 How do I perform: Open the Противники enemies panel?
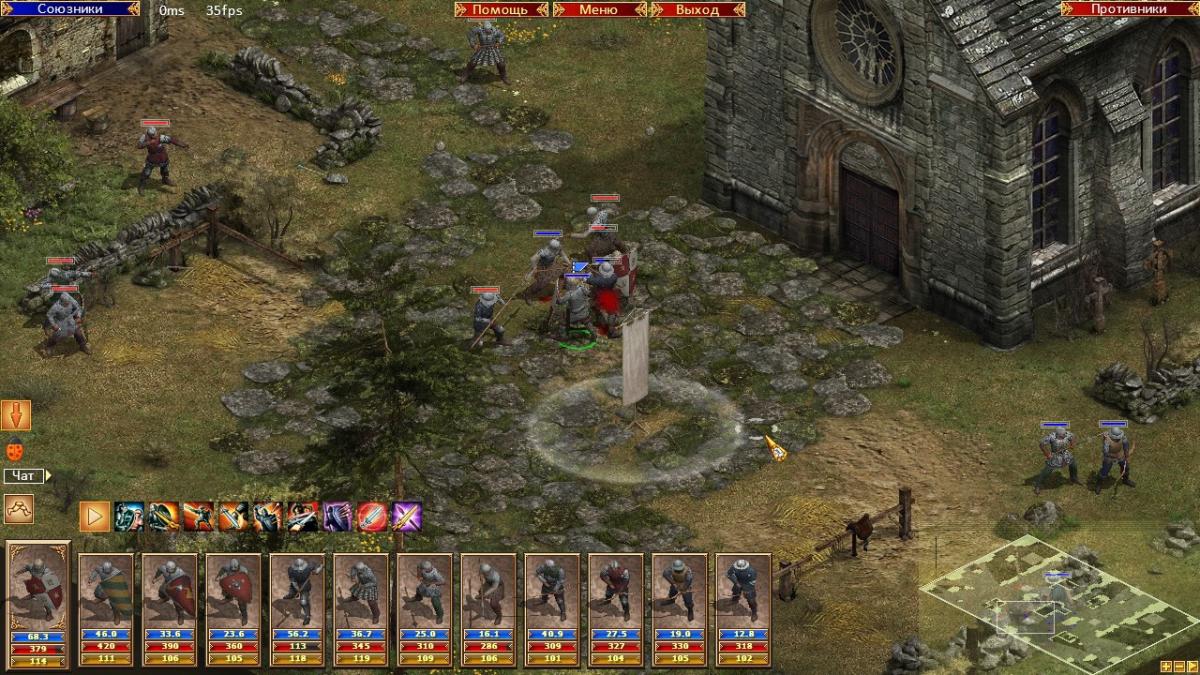(1128, 8)
